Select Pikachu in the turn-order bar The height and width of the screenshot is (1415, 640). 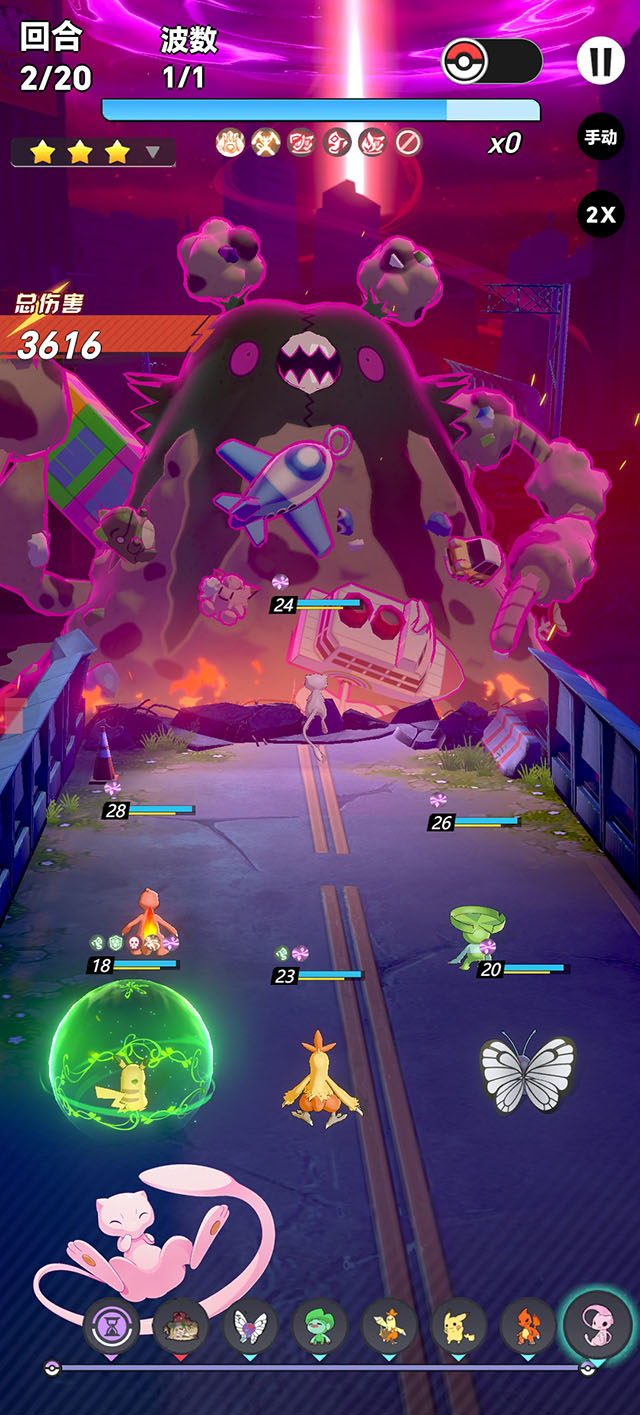point(457,1326)
